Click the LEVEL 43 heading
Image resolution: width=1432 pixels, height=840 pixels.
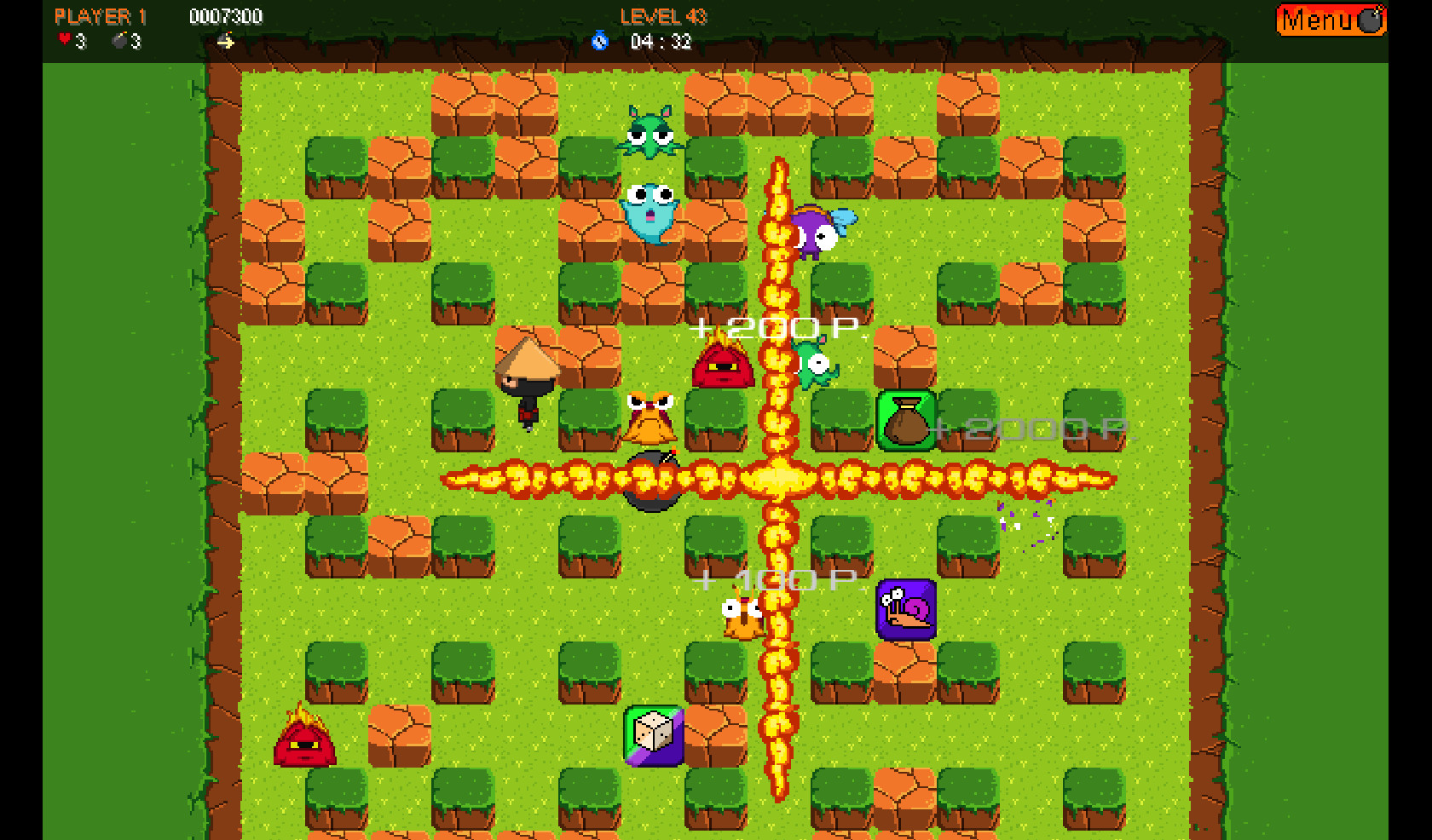pyautogui.click(x=663, y=15)
